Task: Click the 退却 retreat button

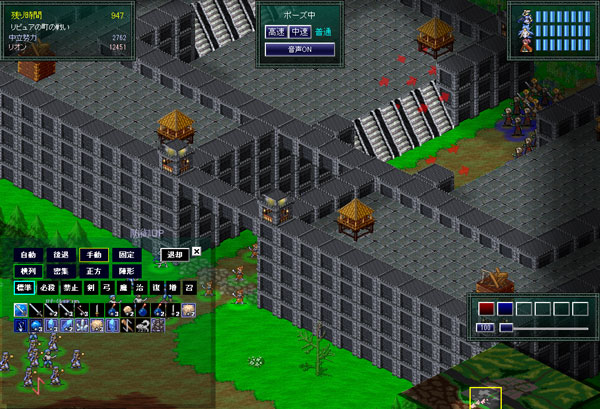Action: 175,254
